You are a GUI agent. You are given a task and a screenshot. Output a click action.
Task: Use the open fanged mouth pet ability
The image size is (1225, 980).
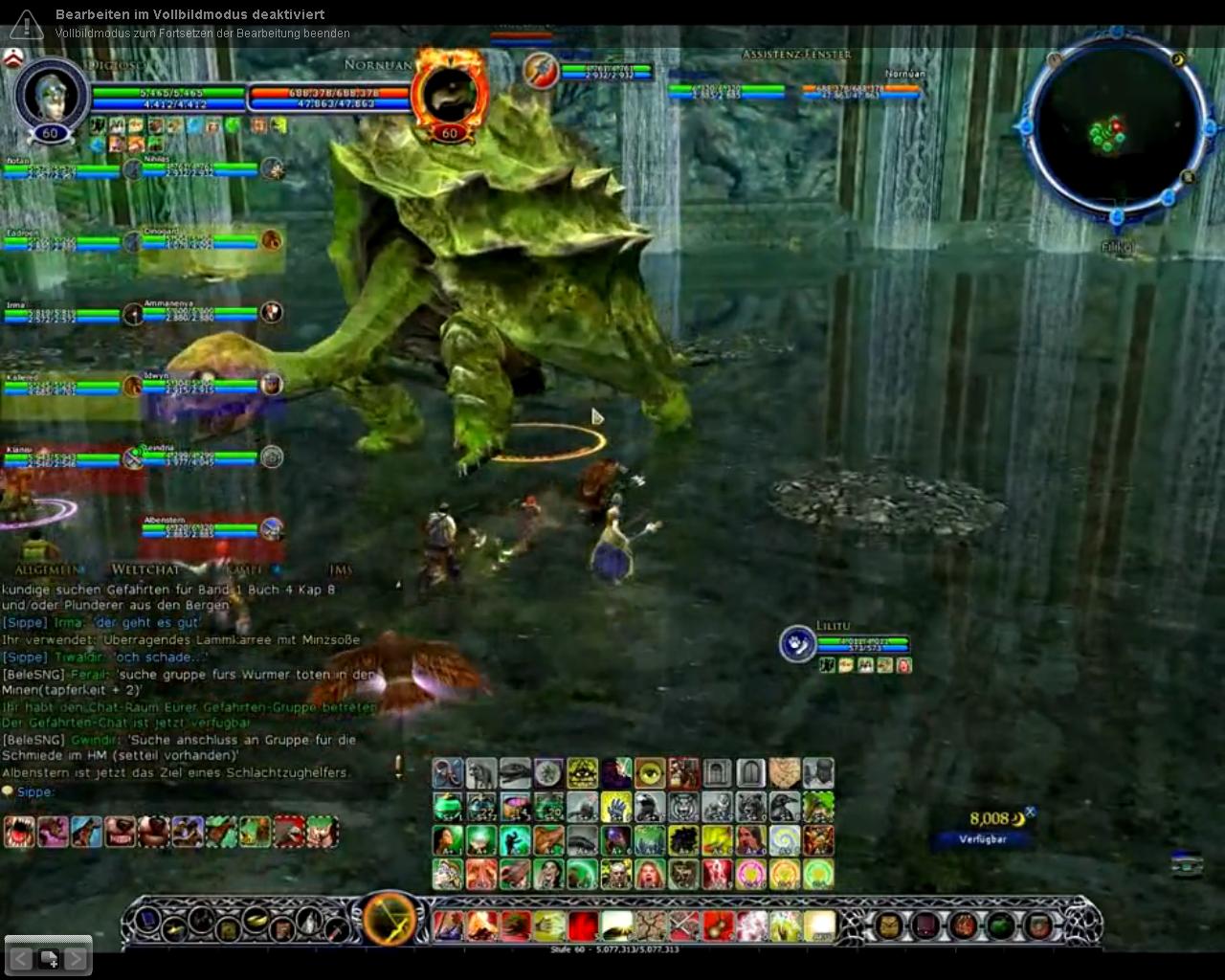(19, 831)
